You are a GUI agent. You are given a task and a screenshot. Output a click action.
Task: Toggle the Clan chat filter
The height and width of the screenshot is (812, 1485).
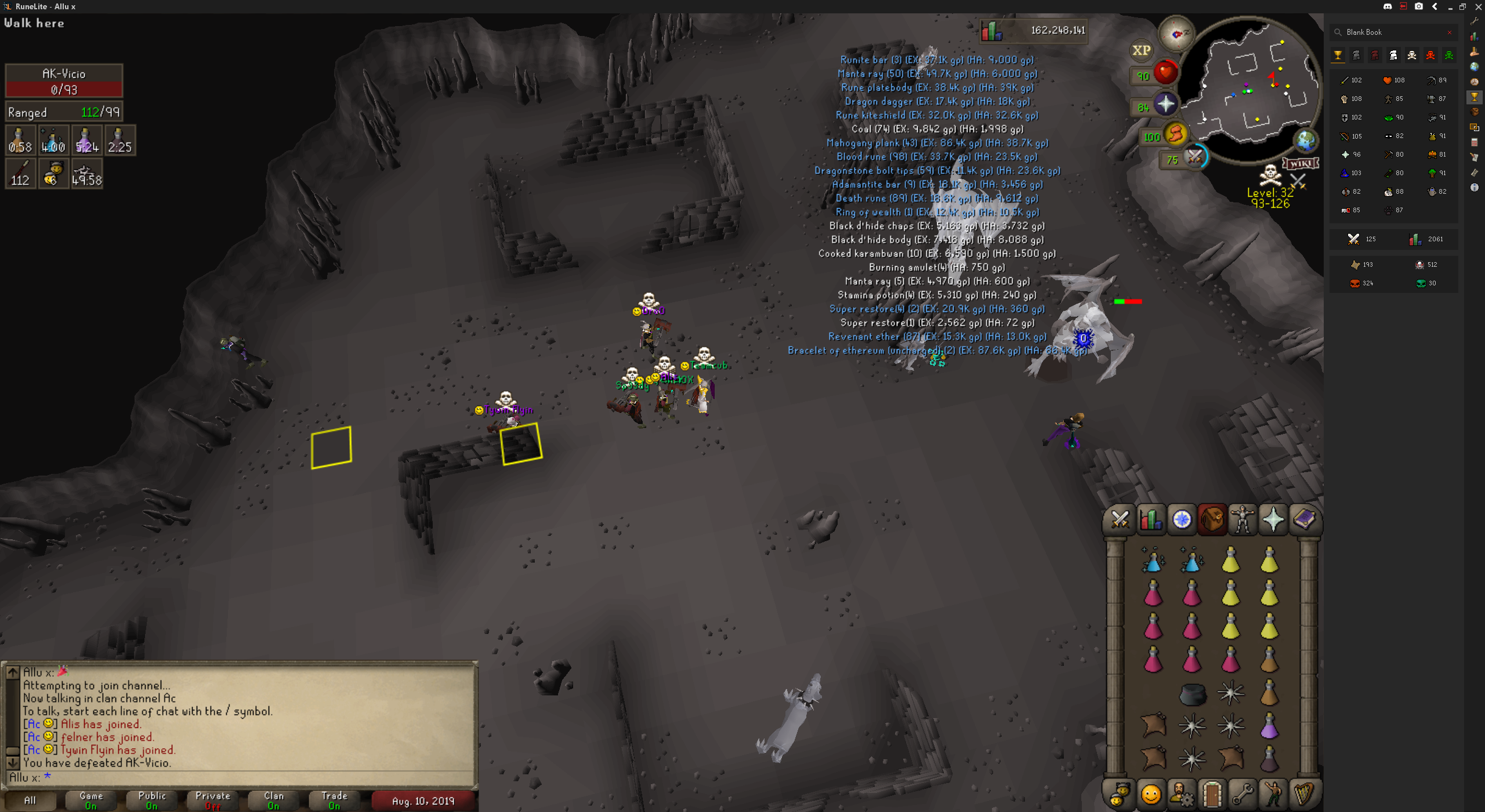coord(274,800)
